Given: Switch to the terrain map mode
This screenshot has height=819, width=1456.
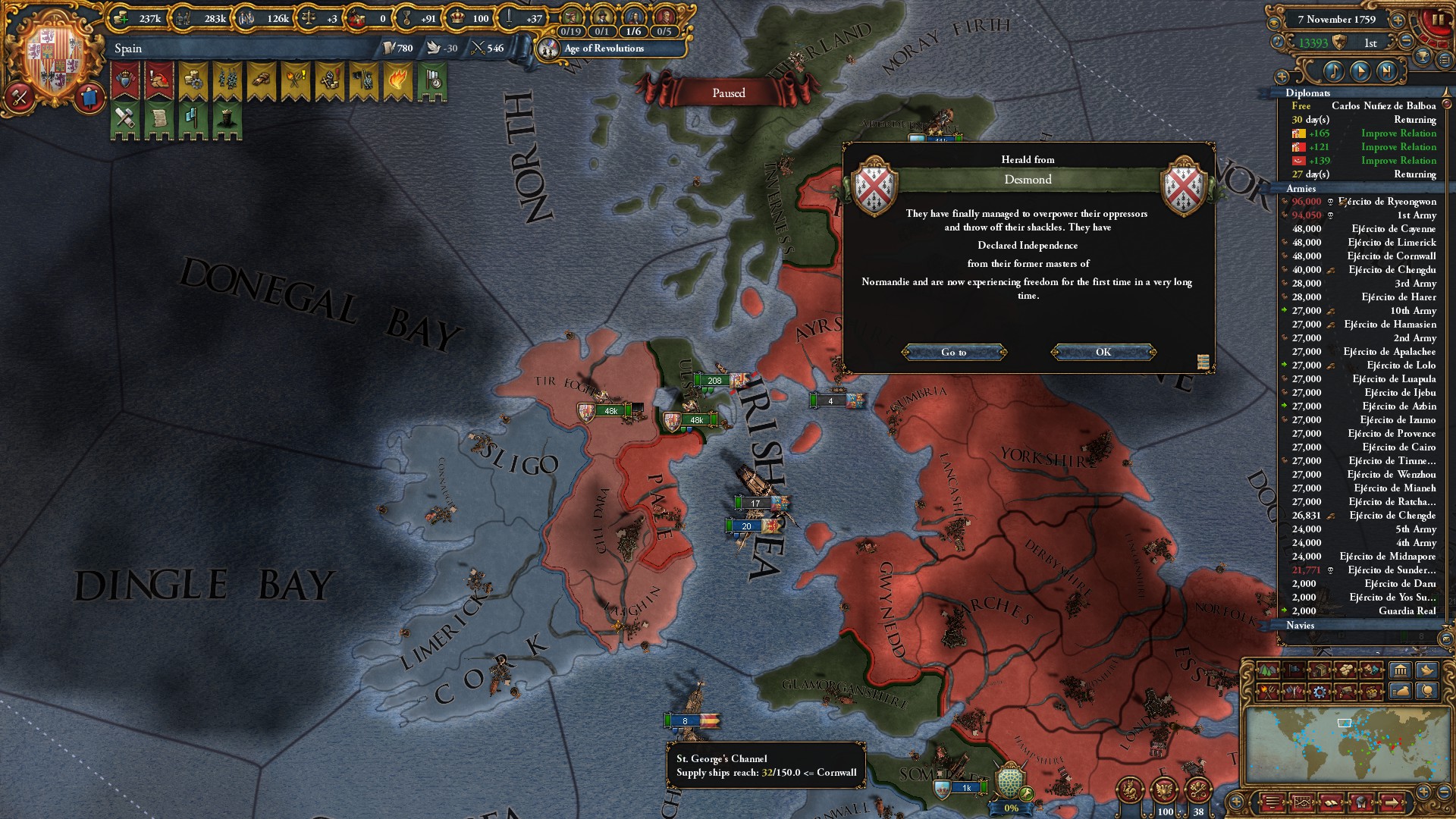Looking at the screenshot, I should point(1266,670).
